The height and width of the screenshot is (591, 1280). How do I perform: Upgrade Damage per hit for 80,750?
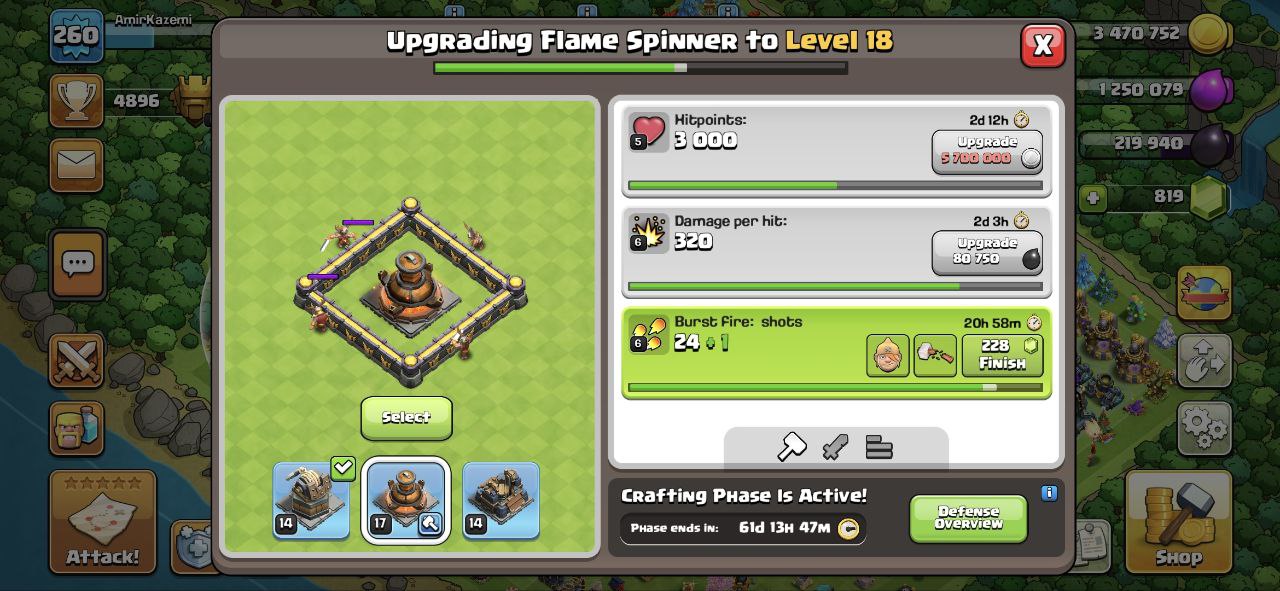coord(987,252)
